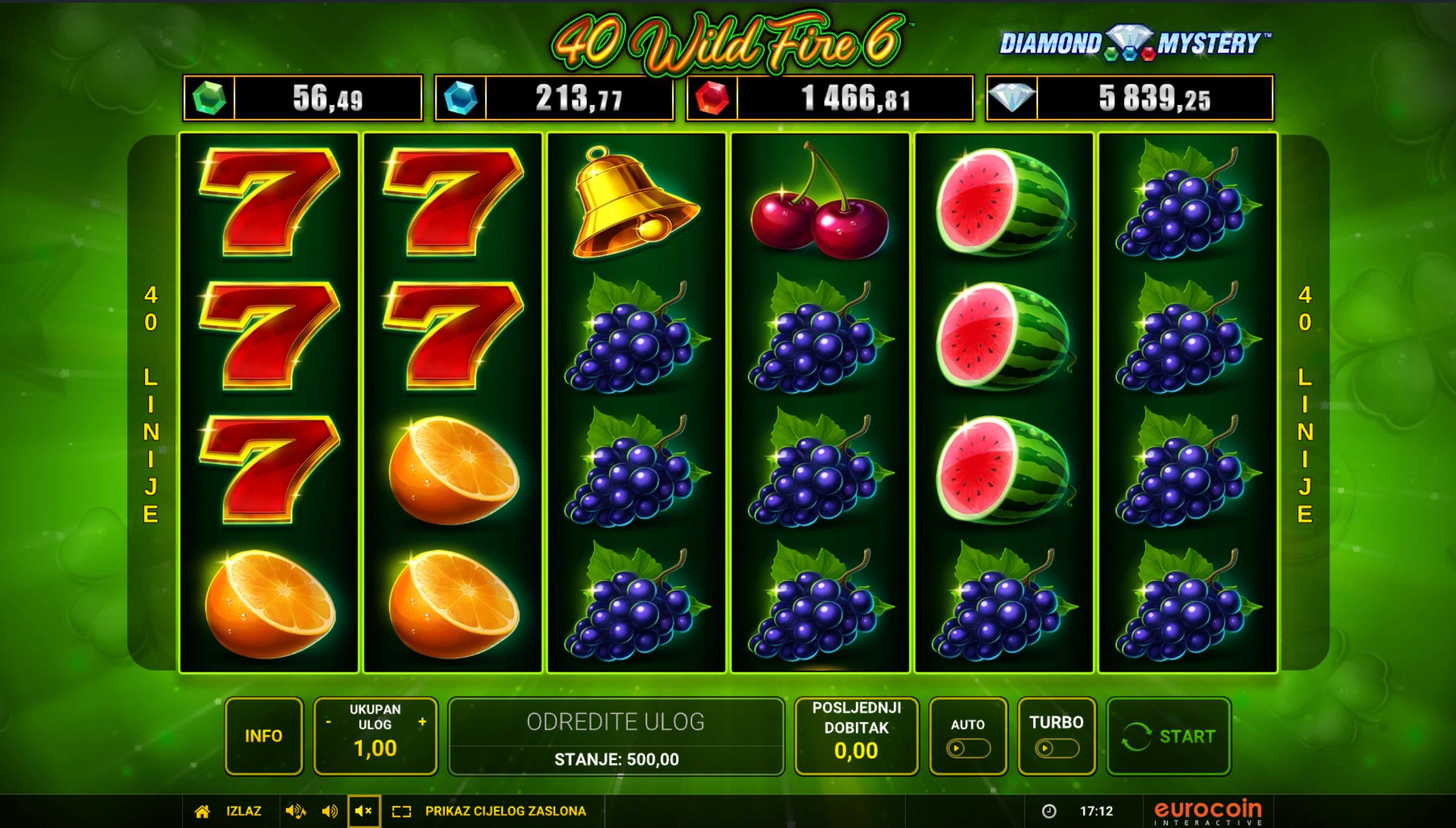Decrease total bet with the minus button
Screen dimensions: 1456x828
pyautogui.click(x=328, y=722)
